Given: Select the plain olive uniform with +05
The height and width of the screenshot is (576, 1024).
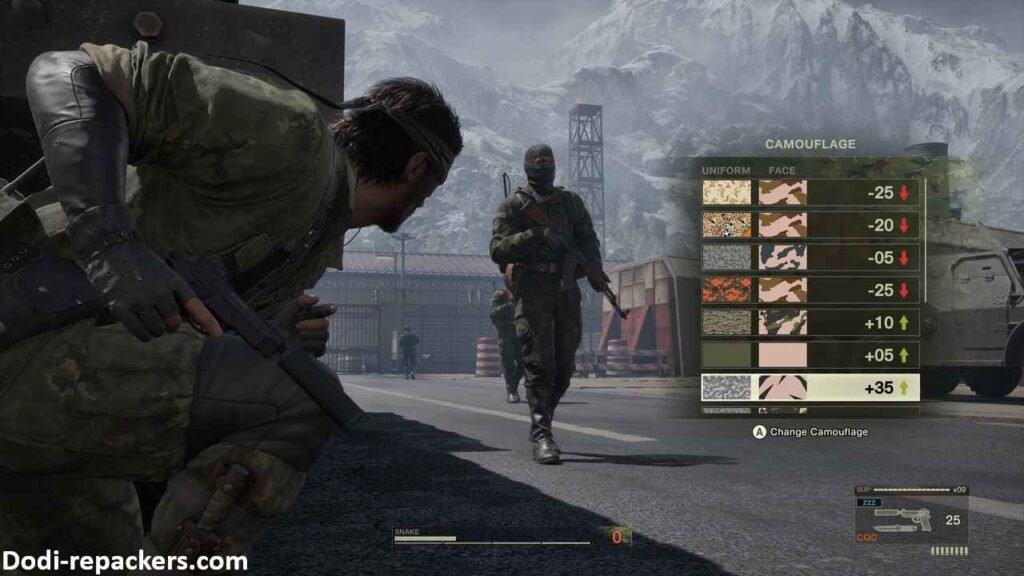Looking at the screenshot, I should tap(810, 355).
